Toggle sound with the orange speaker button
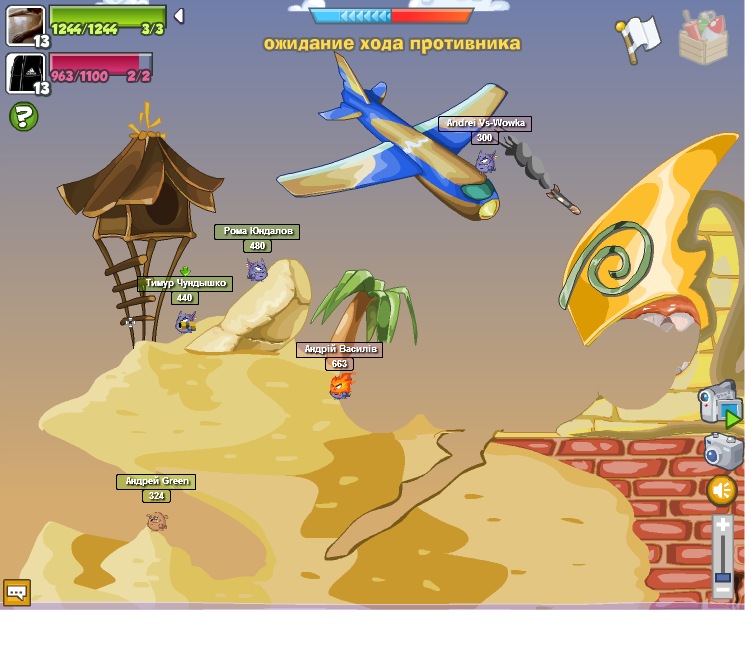Image resolution: width=745 pixels, height=650 pixels. click(x=722, y=490)
